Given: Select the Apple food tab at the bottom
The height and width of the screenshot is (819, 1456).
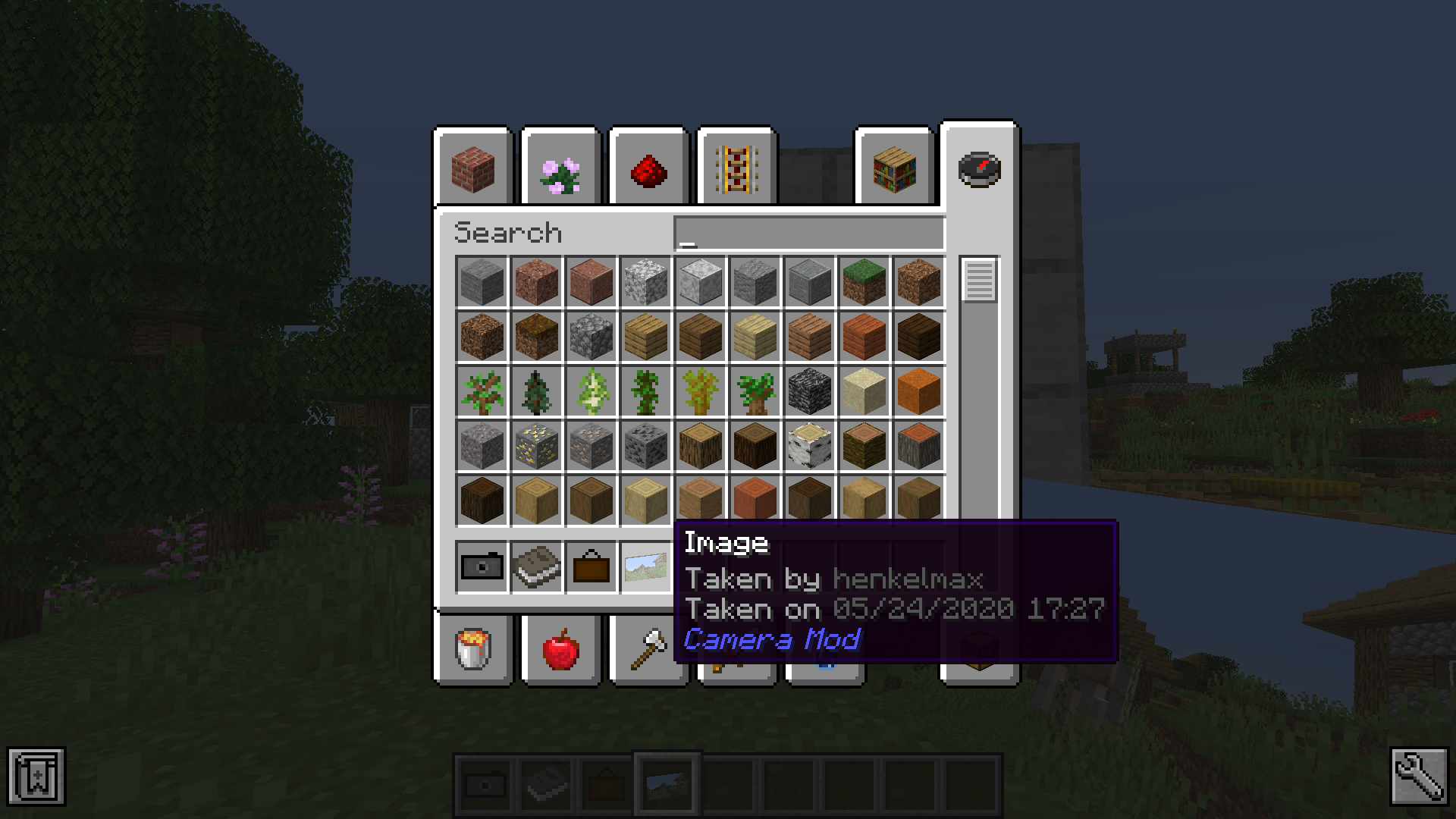Looking at the screenshot, I should [560, 651].
